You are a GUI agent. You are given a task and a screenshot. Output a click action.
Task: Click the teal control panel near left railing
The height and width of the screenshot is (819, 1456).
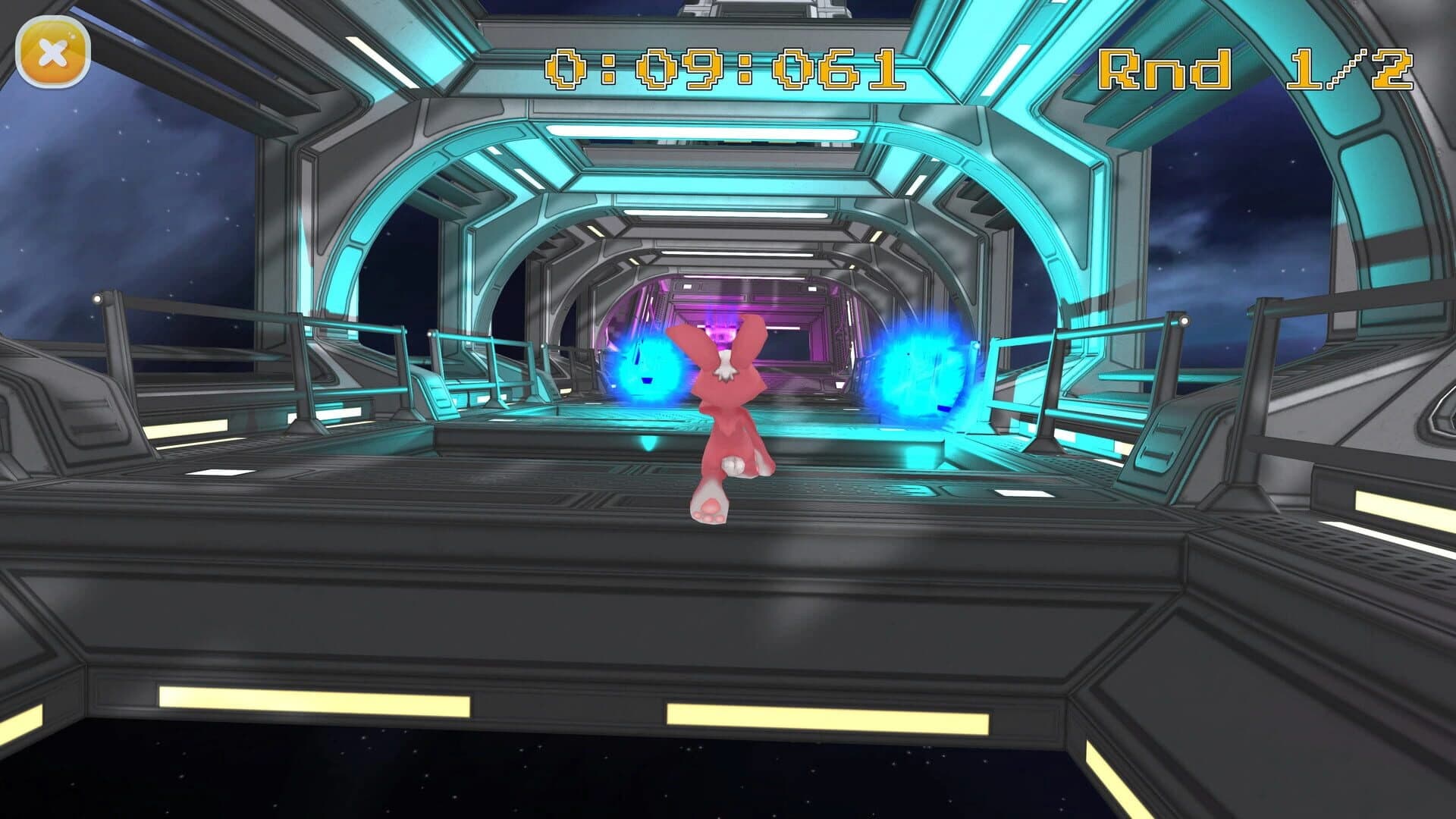[436, 394]
